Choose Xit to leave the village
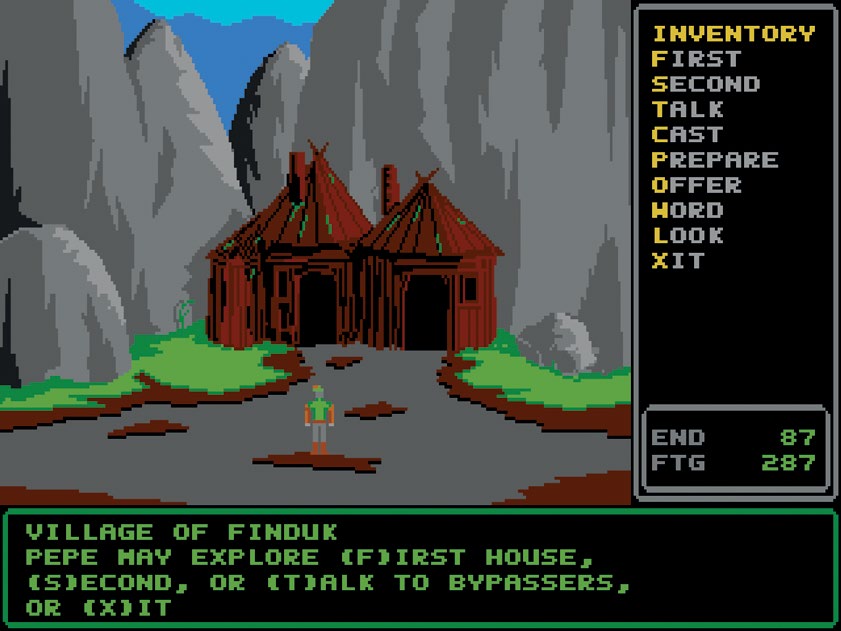Image resolution: width=841 pixels, height=631 pixels. pyautogui.click(x=679, y=261)
